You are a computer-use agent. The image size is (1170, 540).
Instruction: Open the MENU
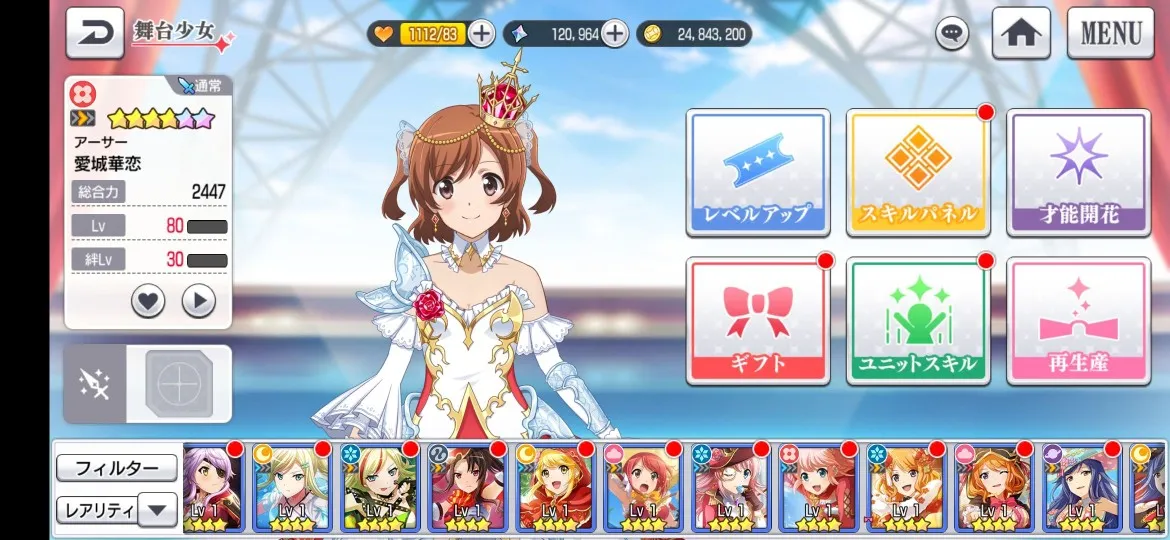1110,33
